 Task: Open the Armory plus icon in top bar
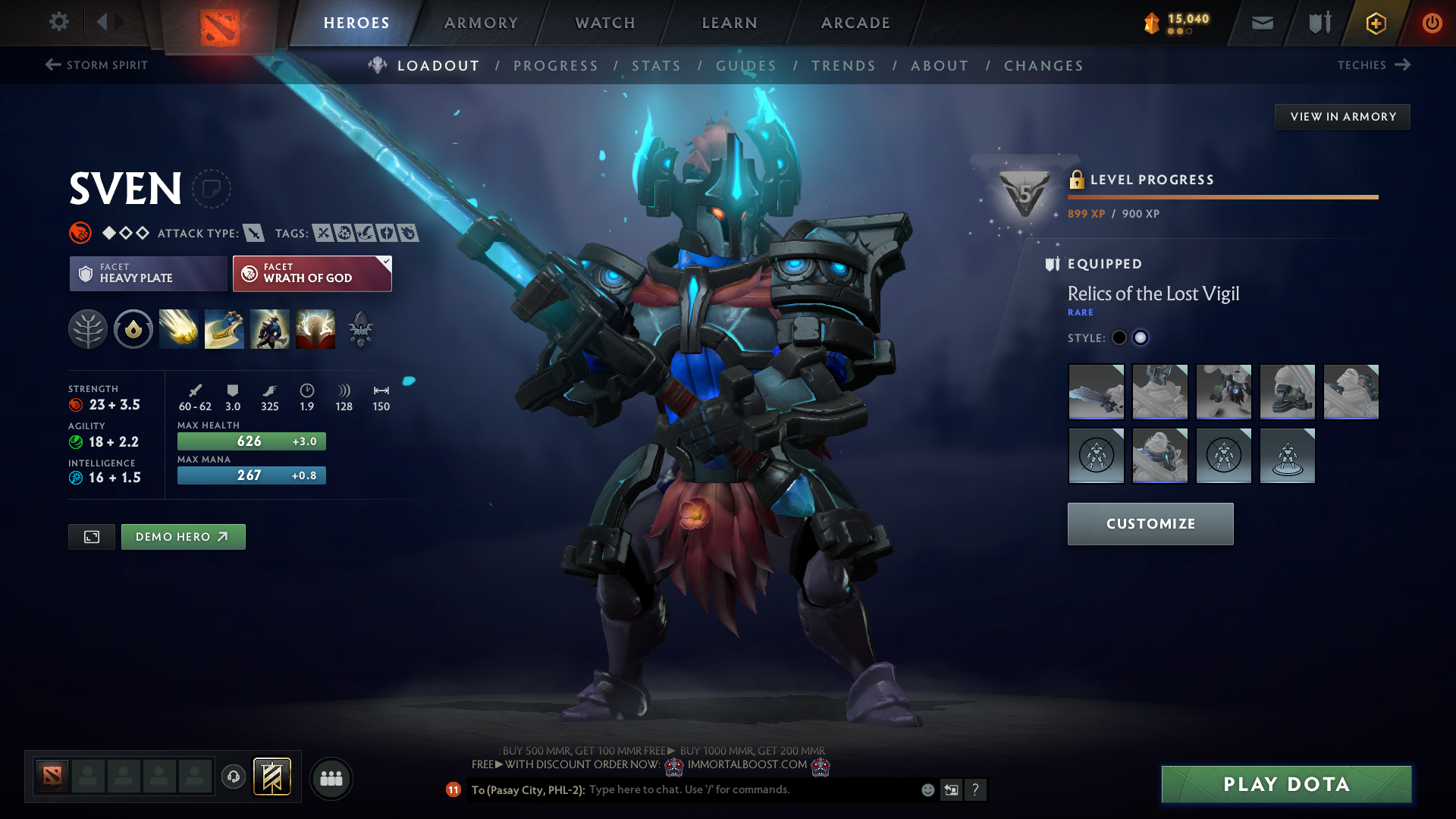[x=1375, y=23]
